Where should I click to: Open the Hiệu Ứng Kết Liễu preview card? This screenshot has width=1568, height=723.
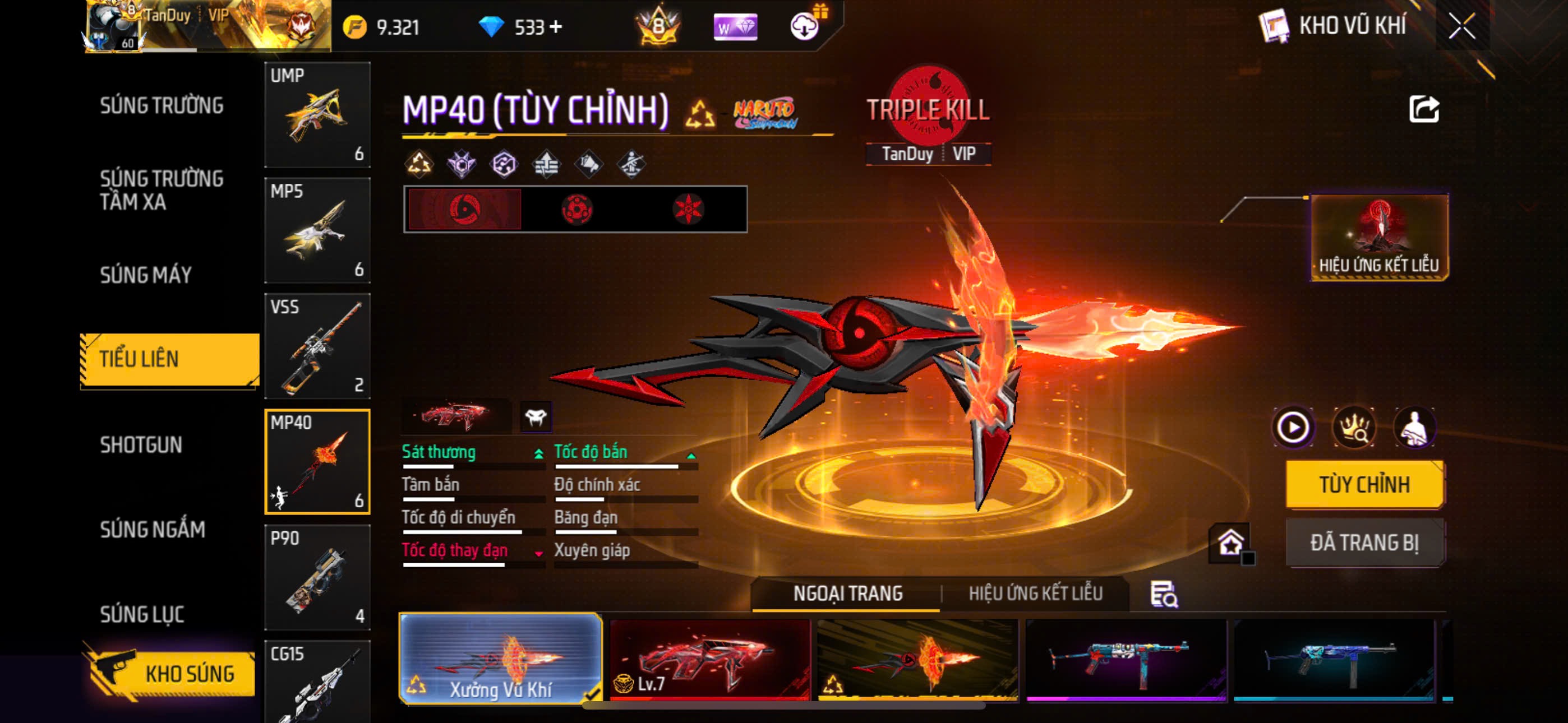[x=1378, y=237]
